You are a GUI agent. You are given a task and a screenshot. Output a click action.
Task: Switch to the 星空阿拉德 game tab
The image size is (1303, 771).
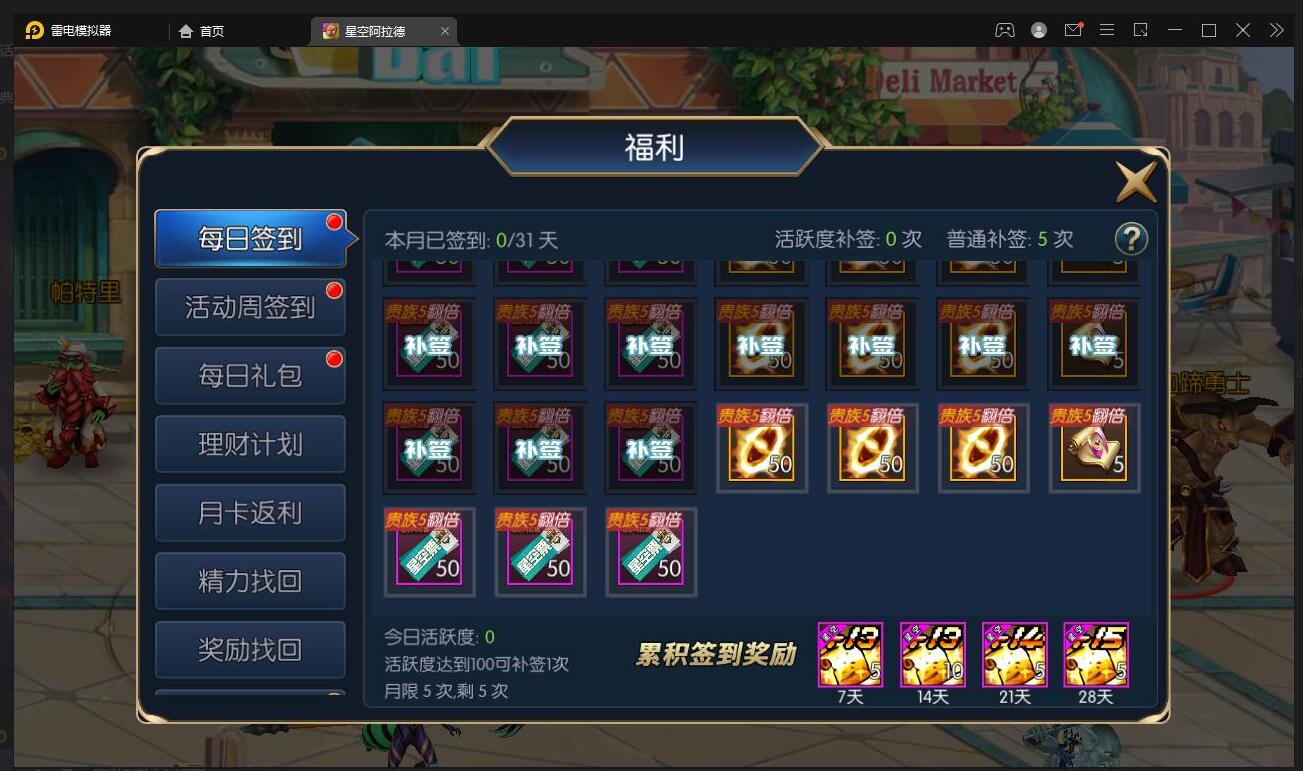click(x=381, y=29)
